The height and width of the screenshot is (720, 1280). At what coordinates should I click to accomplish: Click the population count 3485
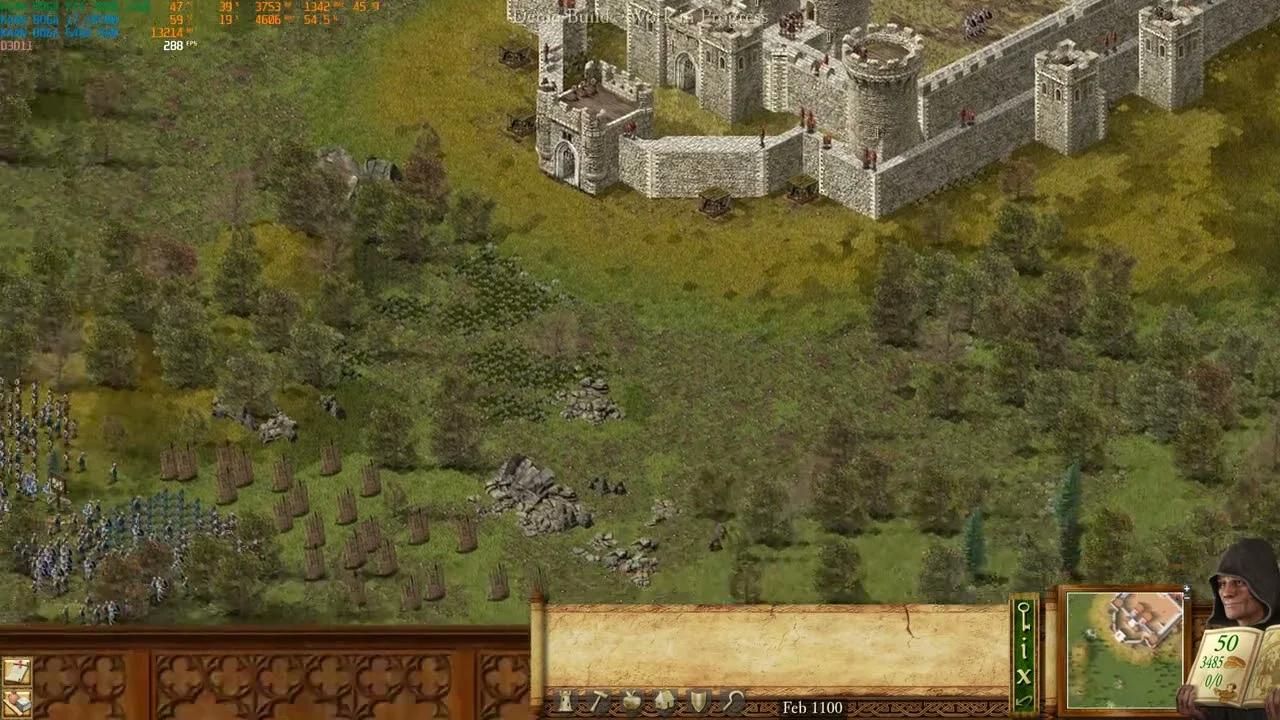[x=1212, y=662]
